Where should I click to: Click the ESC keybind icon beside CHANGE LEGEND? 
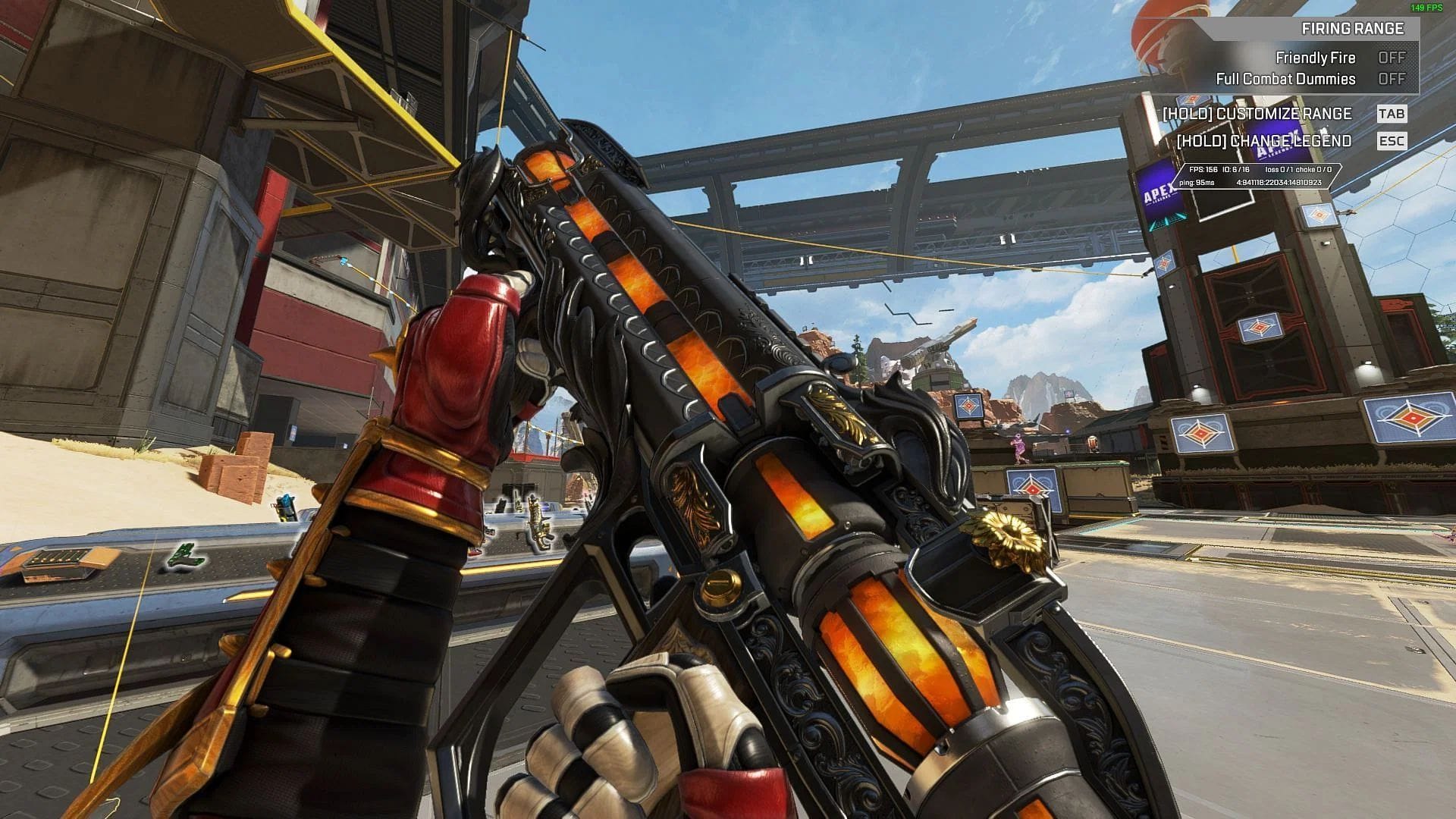tap(1394, 141)
